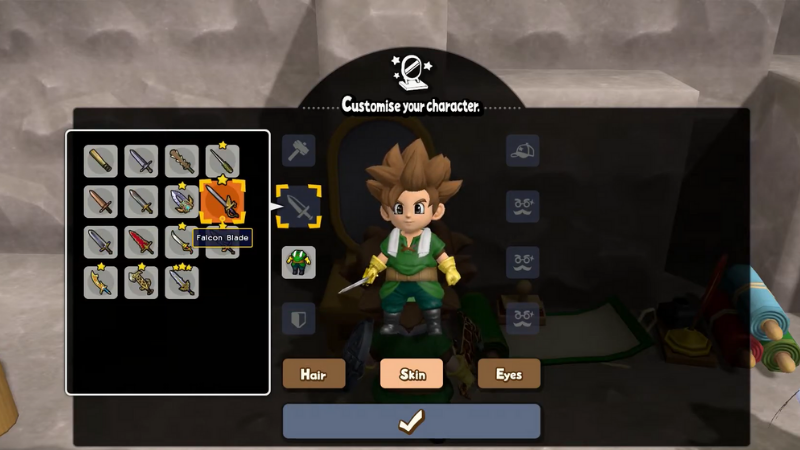This screenshot has height=450, width=800.
Task: Edit the character's Eyes
Action: [509, 374]
